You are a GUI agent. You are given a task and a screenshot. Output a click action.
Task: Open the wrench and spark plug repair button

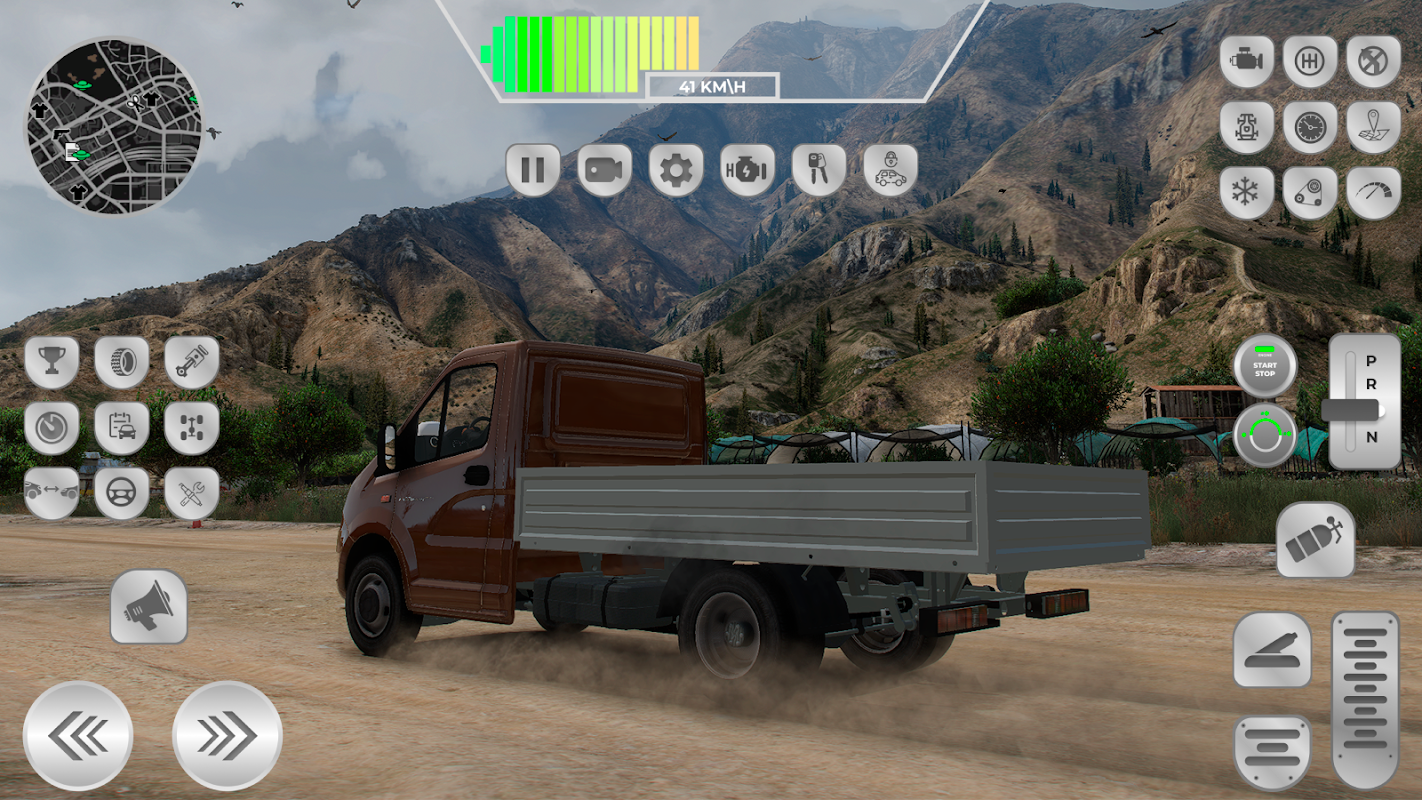click(192, 493)
